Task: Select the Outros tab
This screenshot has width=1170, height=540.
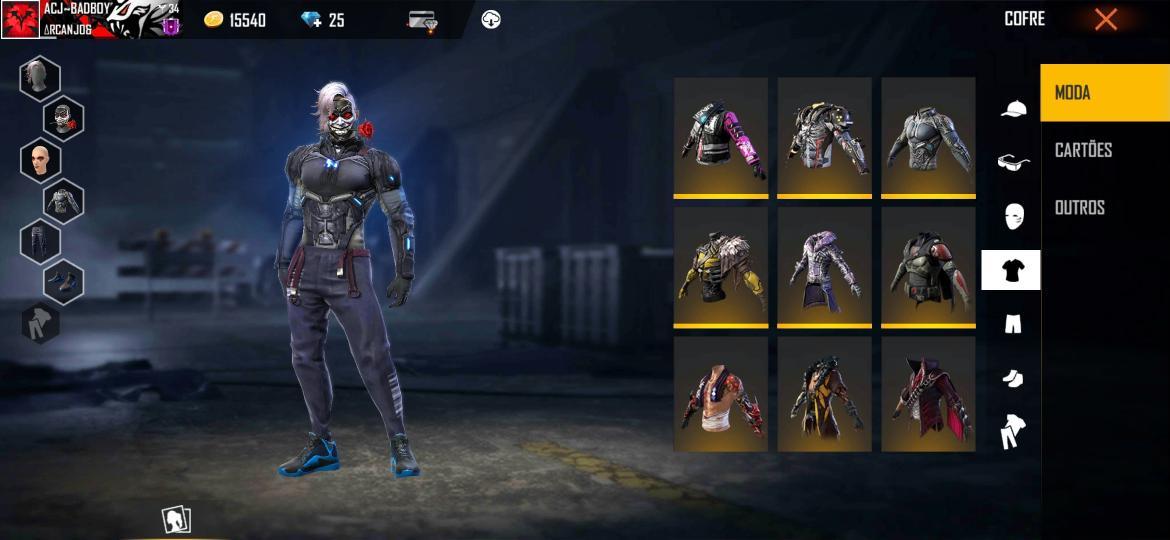Action: tap(1080, 207)
